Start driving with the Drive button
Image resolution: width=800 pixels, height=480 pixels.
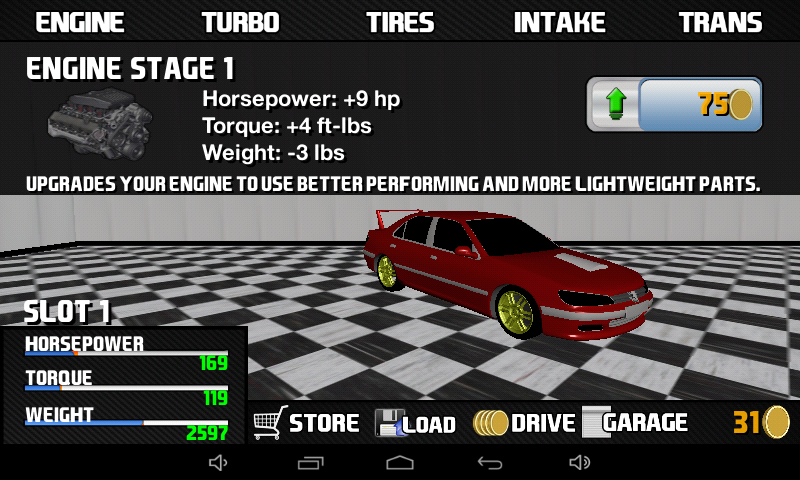[x=525, y=423]
